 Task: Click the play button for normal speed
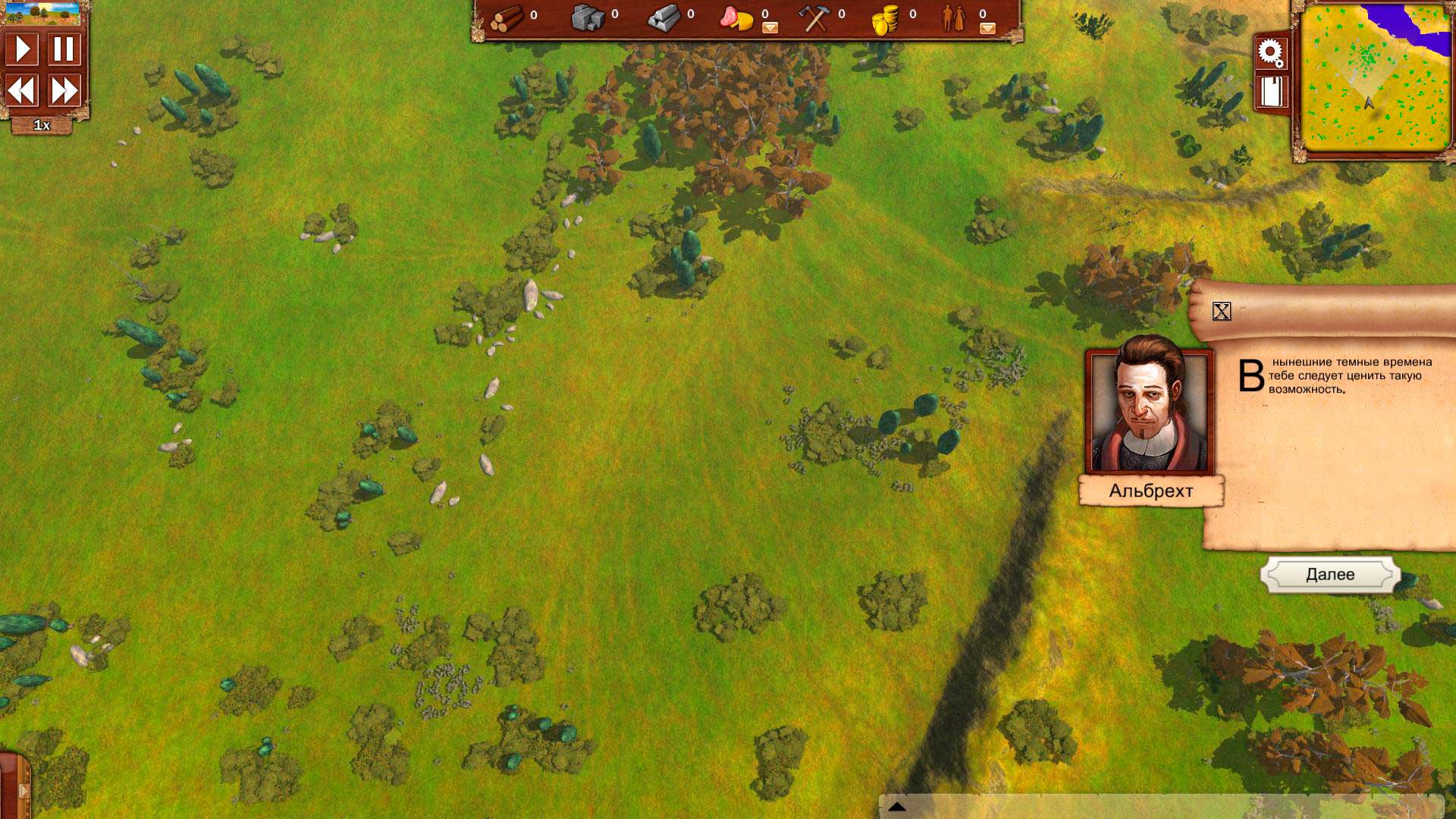[23, 49]
